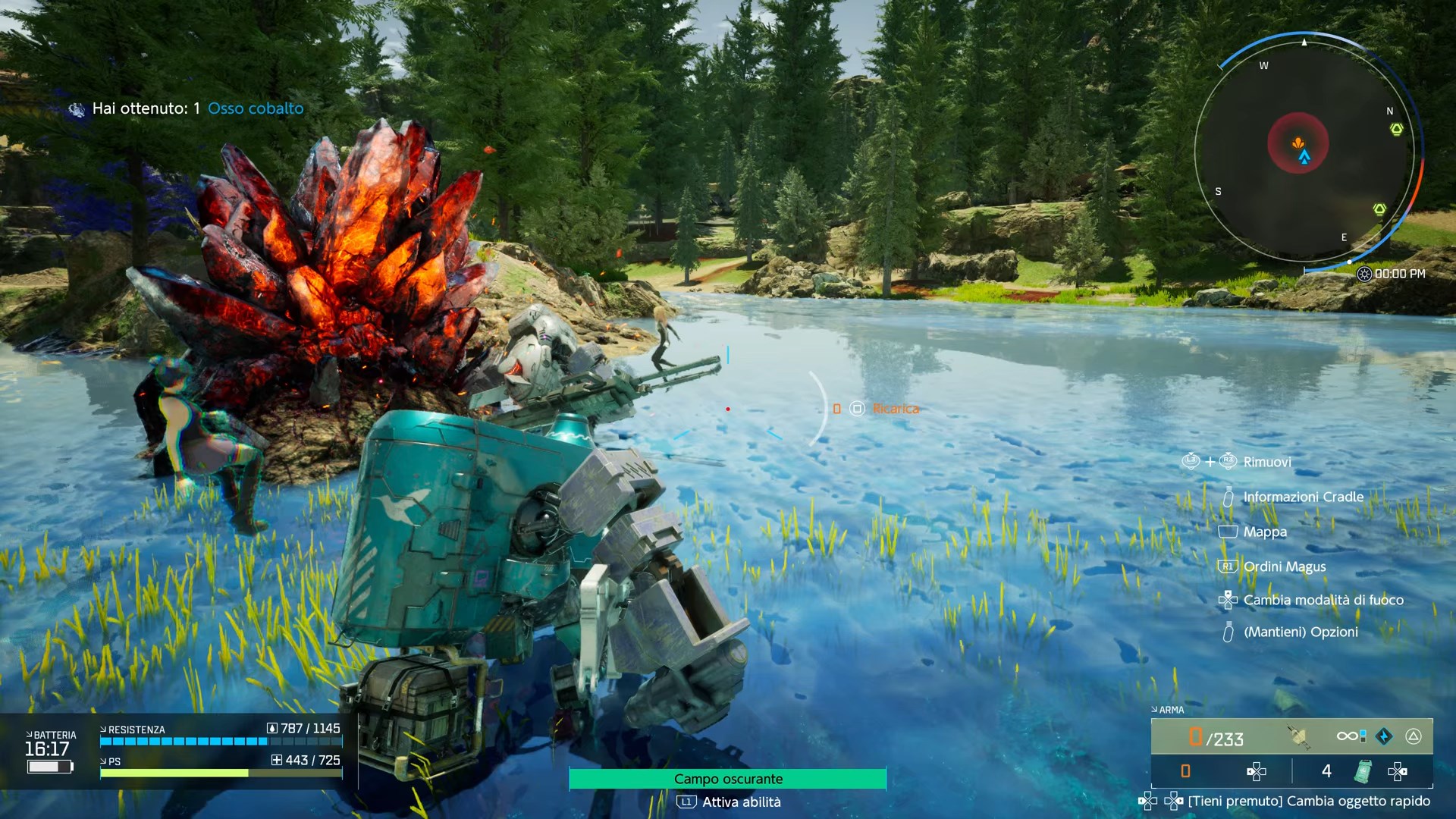Viewport: 1456px width, 819px height.
Task: Select the Rimuovi option
Action: click(1266, 462)
